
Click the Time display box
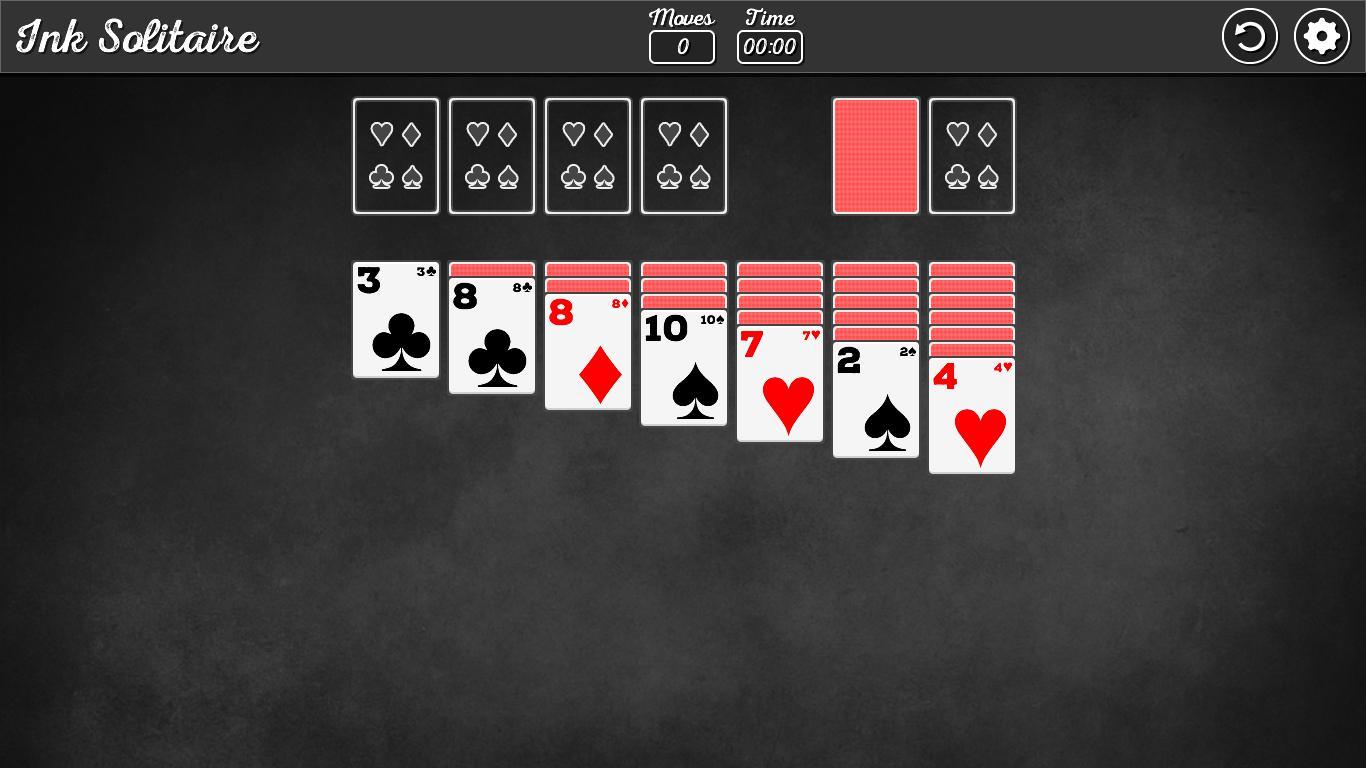coord(769,46)
